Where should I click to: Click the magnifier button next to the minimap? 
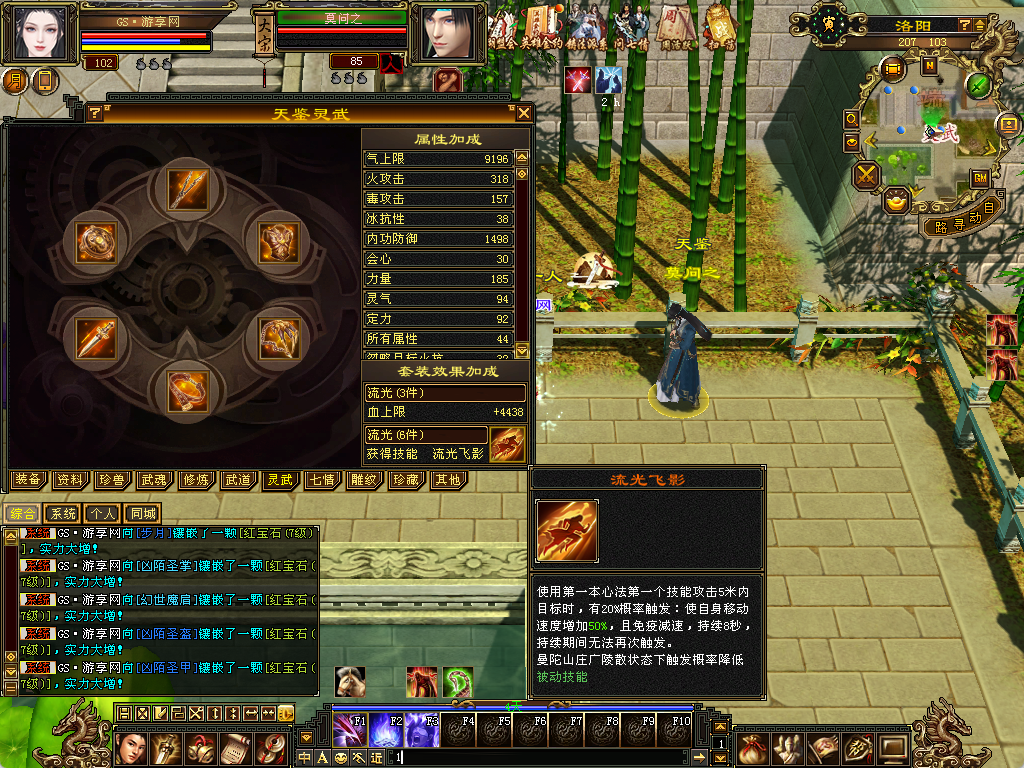pyautogui.click(x=852, y=118)
